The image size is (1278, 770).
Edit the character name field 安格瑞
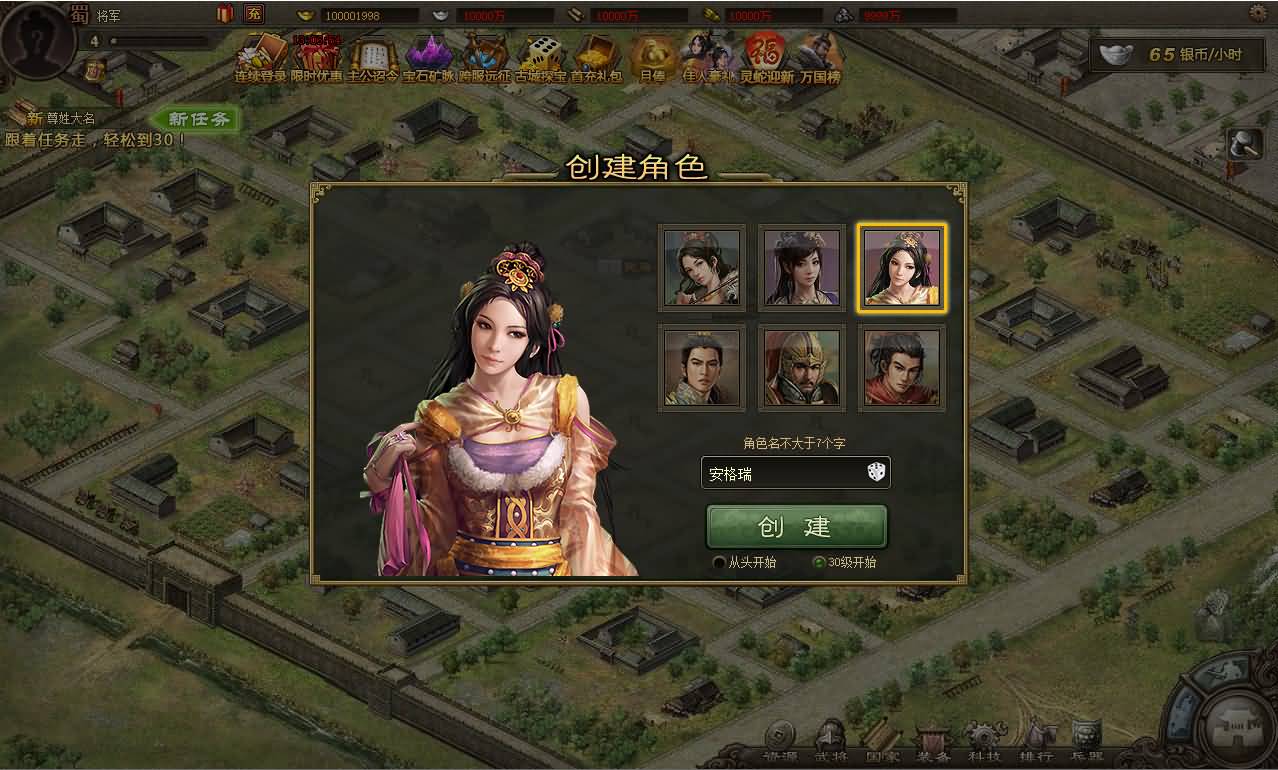[x=780, y=474]
